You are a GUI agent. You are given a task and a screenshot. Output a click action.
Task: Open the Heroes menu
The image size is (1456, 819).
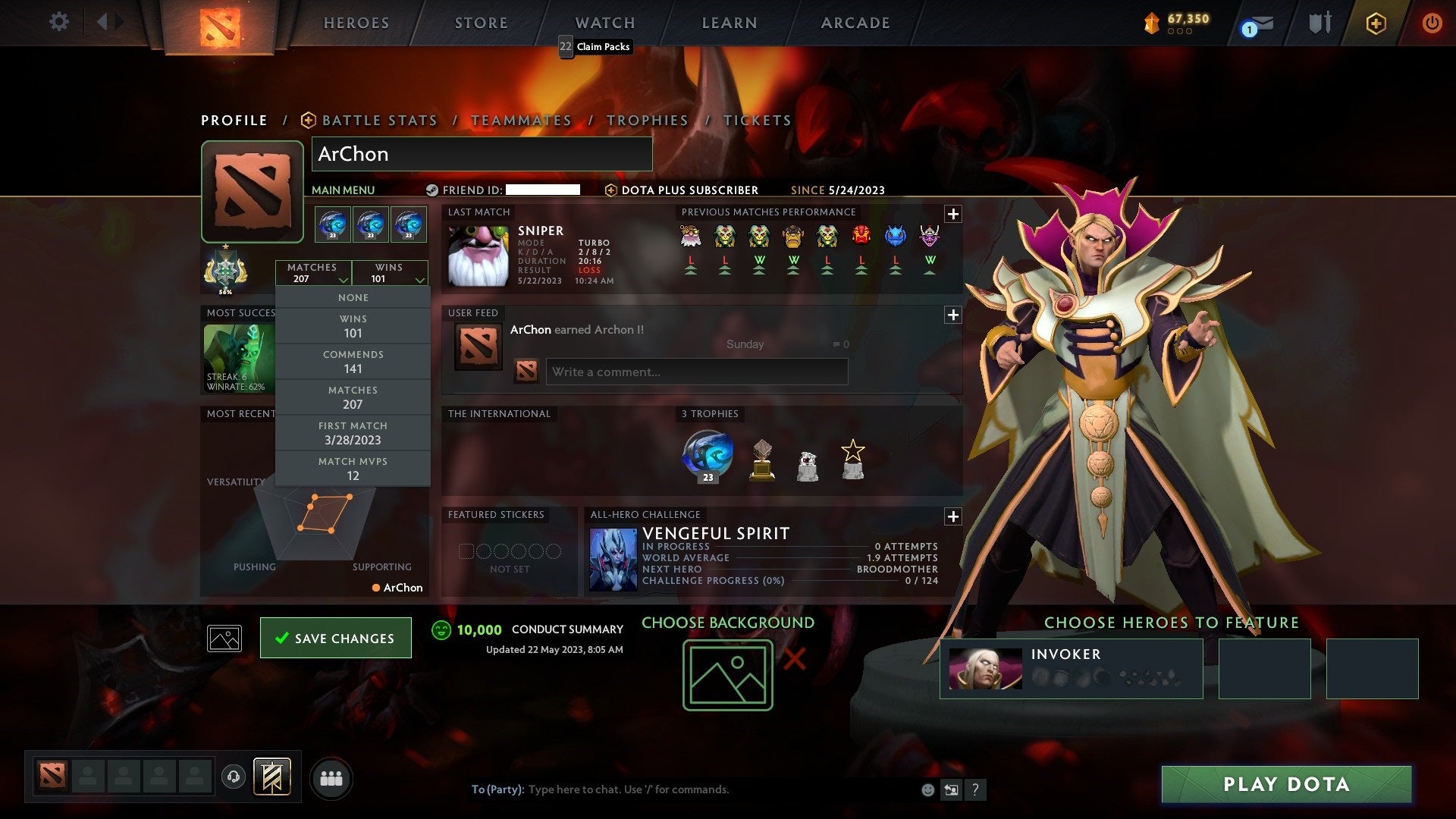pos(356,23)
